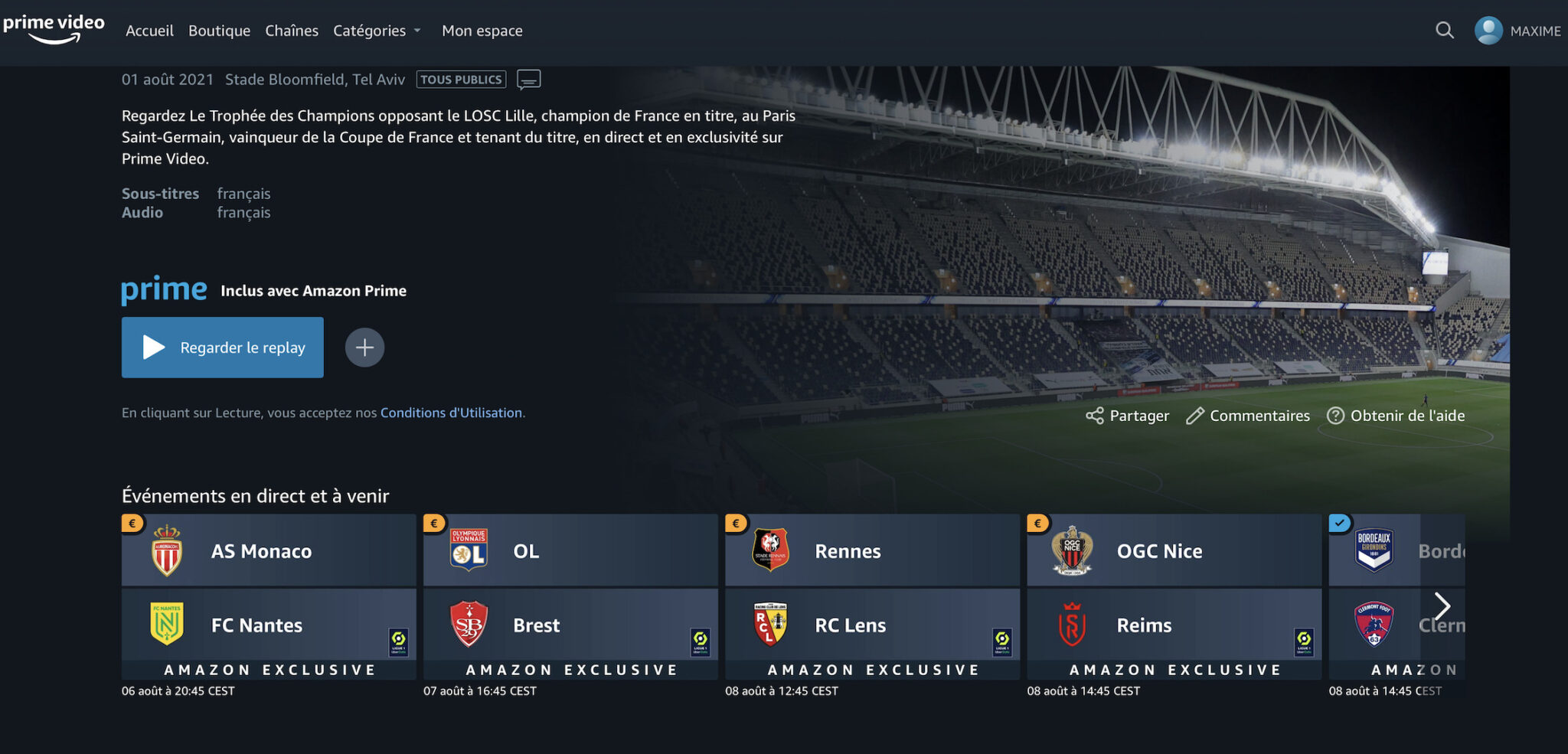Open the Conditions d'Utilisation link
1568x754 pixels.
(x=451, y=413)
